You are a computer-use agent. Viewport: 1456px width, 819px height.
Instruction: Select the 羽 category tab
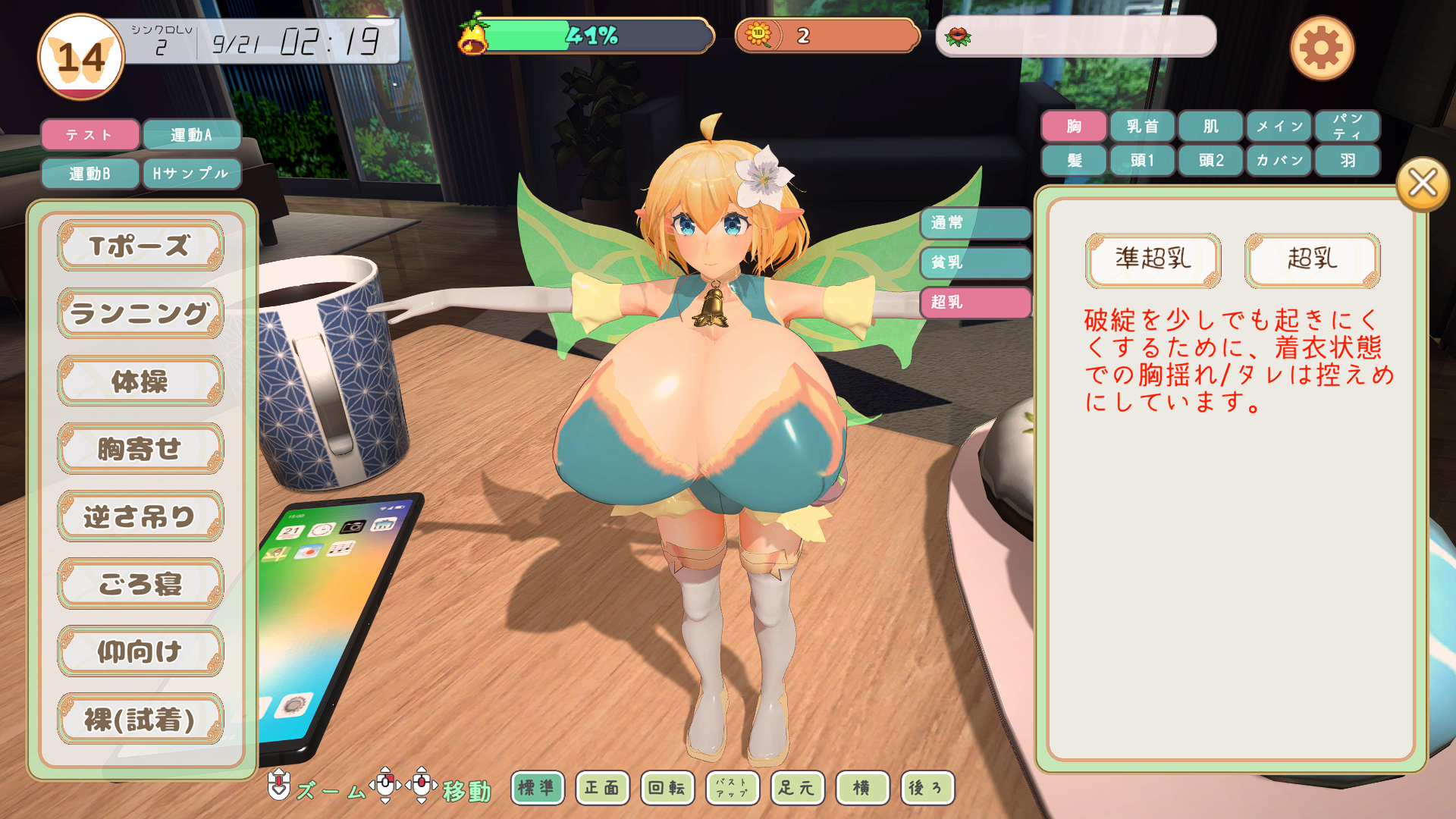tap(1347, 161)
